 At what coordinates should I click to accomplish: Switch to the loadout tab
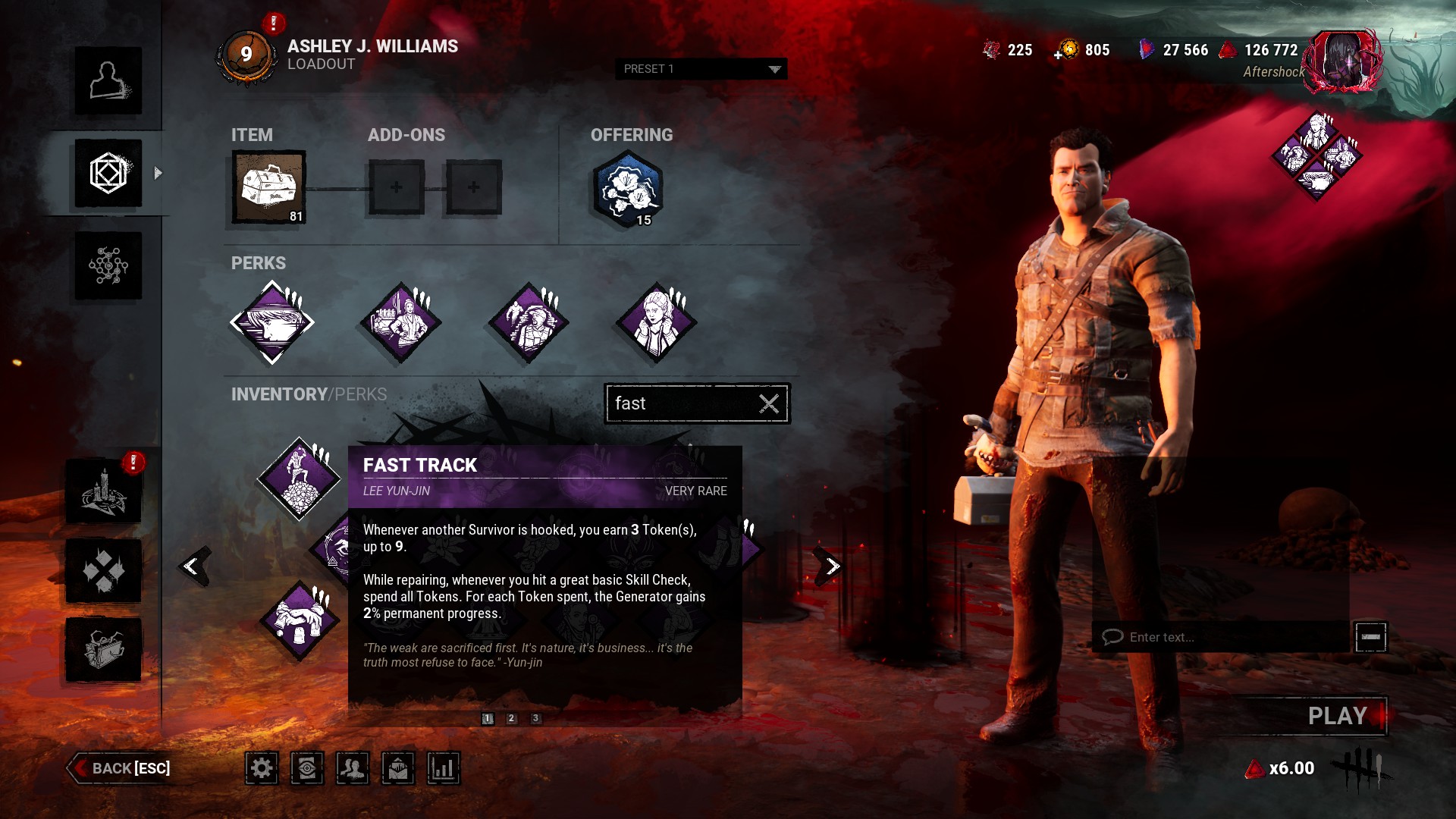(108, 173)
